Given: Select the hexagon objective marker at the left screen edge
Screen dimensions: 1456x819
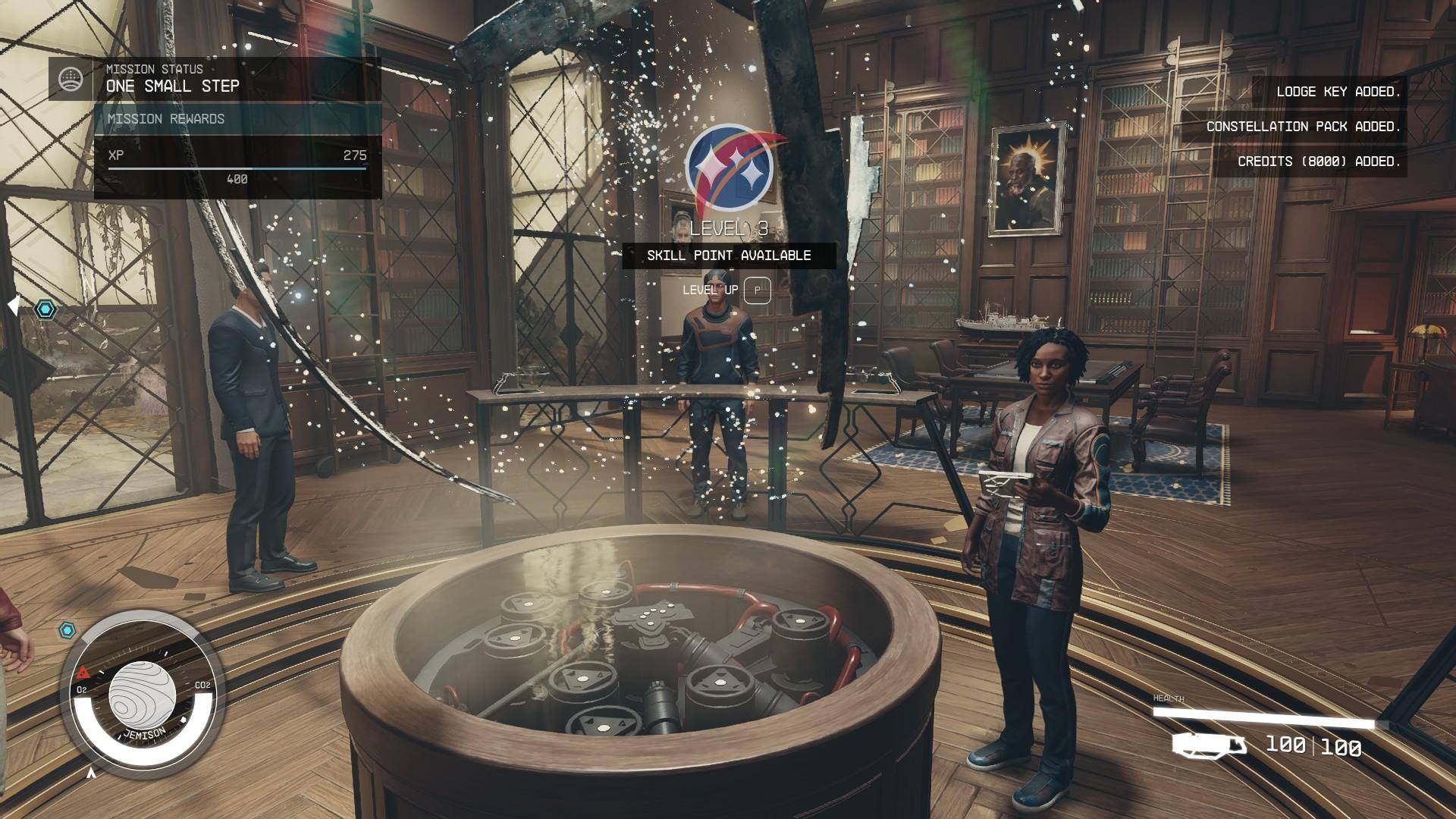Looking at the screenshot, I should 46,309.
